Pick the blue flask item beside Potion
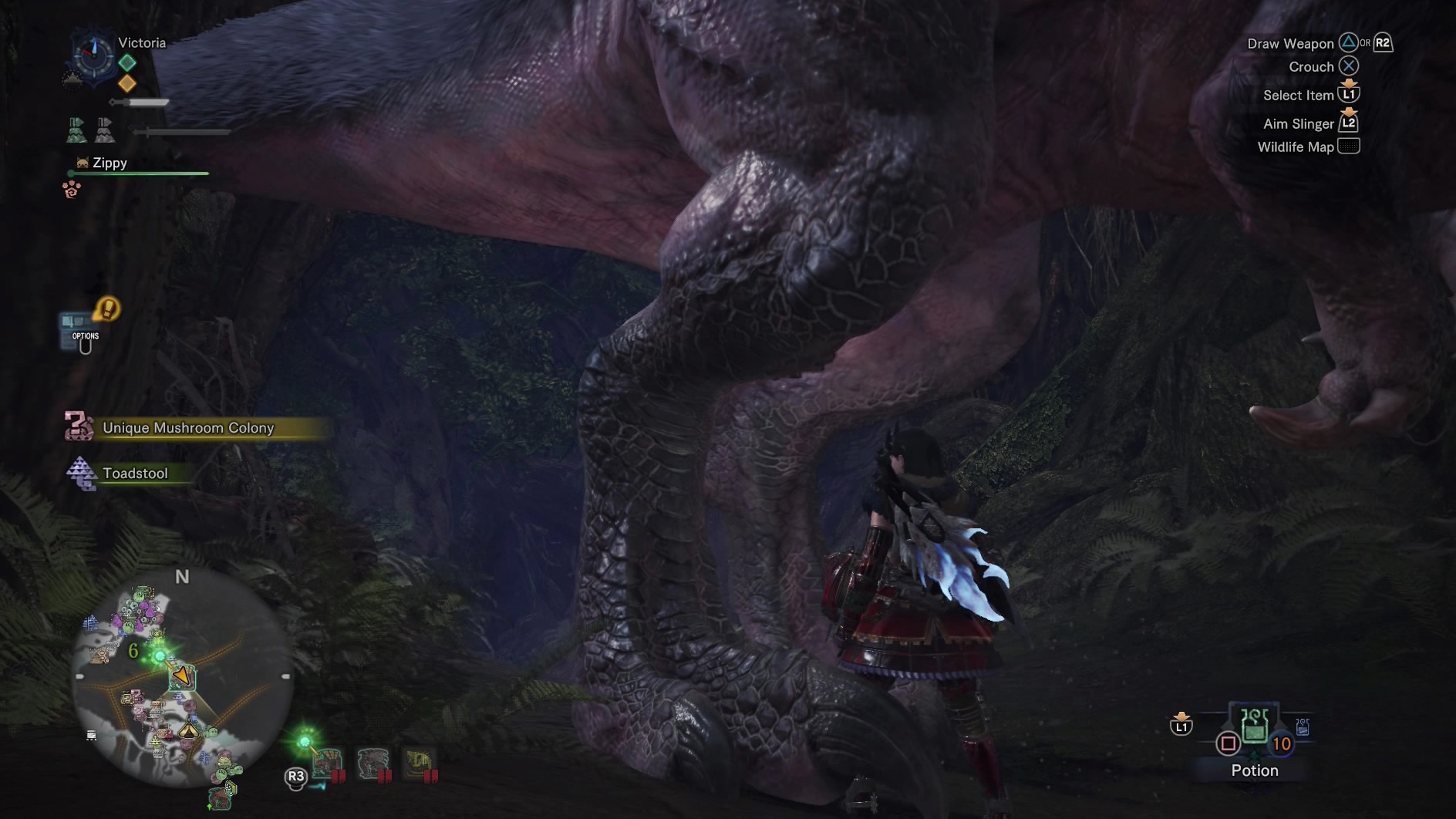The height and width of the screenshot is (819, 1456). coord(1303,727)
